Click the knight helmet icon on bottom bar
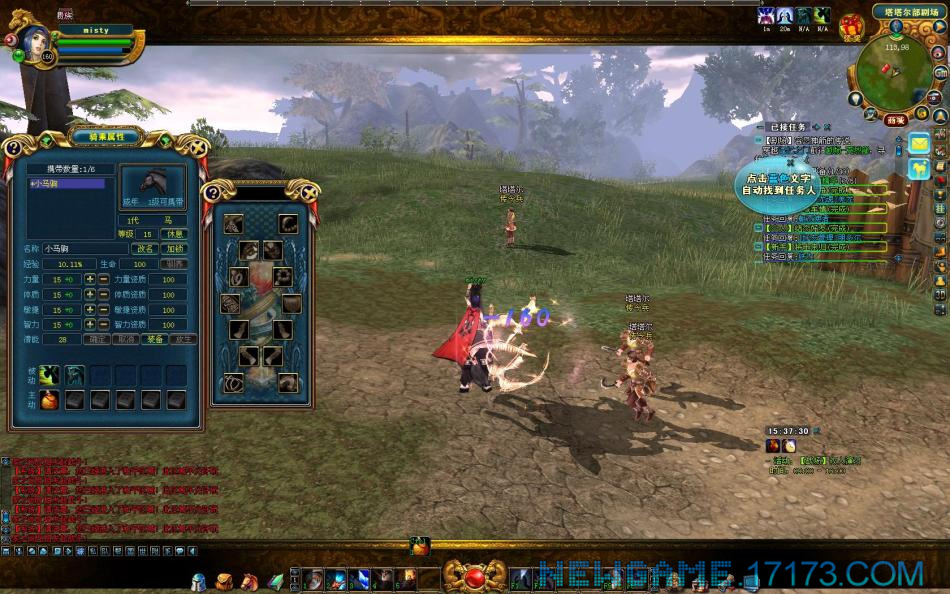 click(199, 581)
